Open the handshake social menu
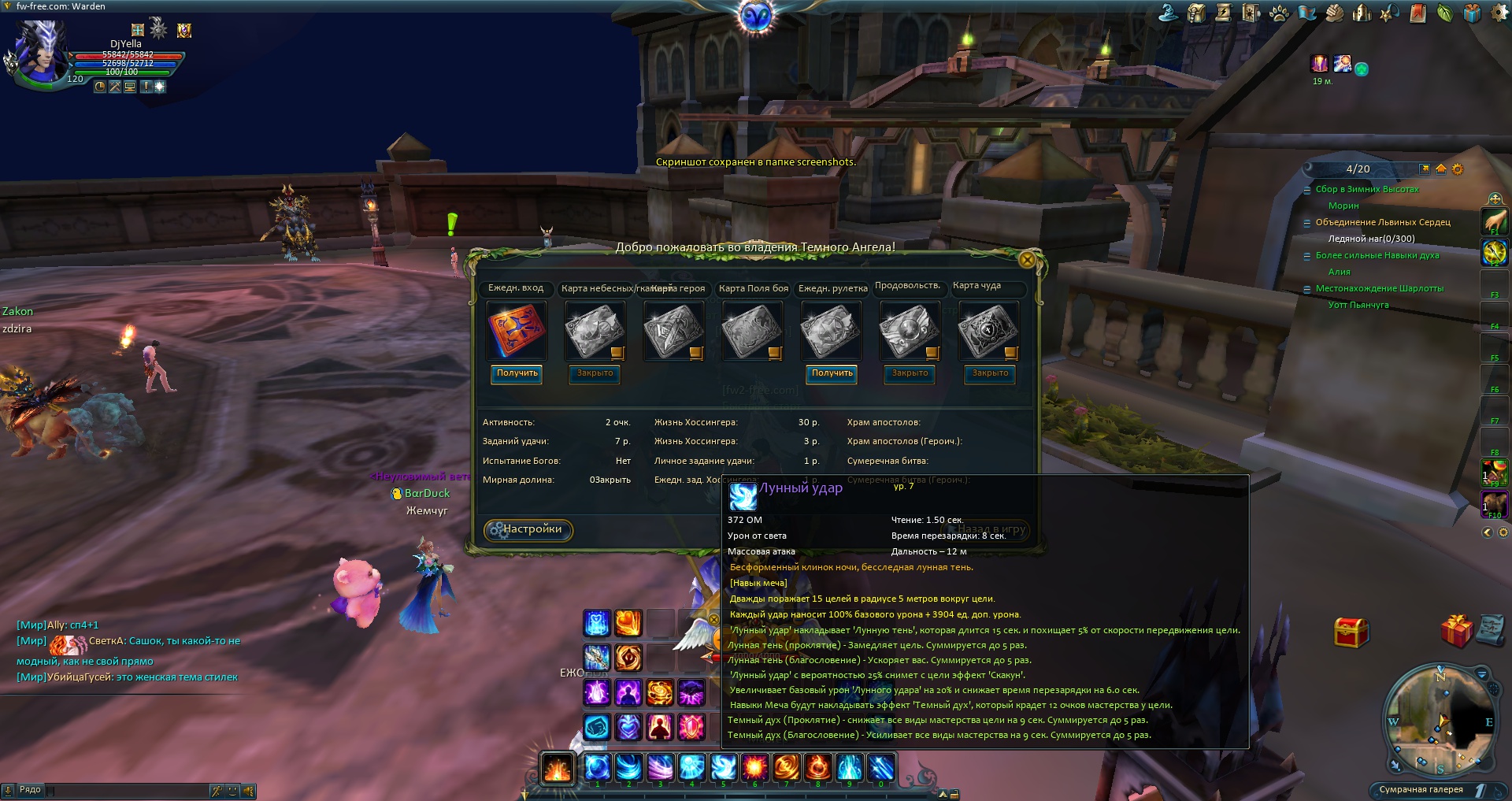This screenshot has height=801, width=1512. [1334, 13]
